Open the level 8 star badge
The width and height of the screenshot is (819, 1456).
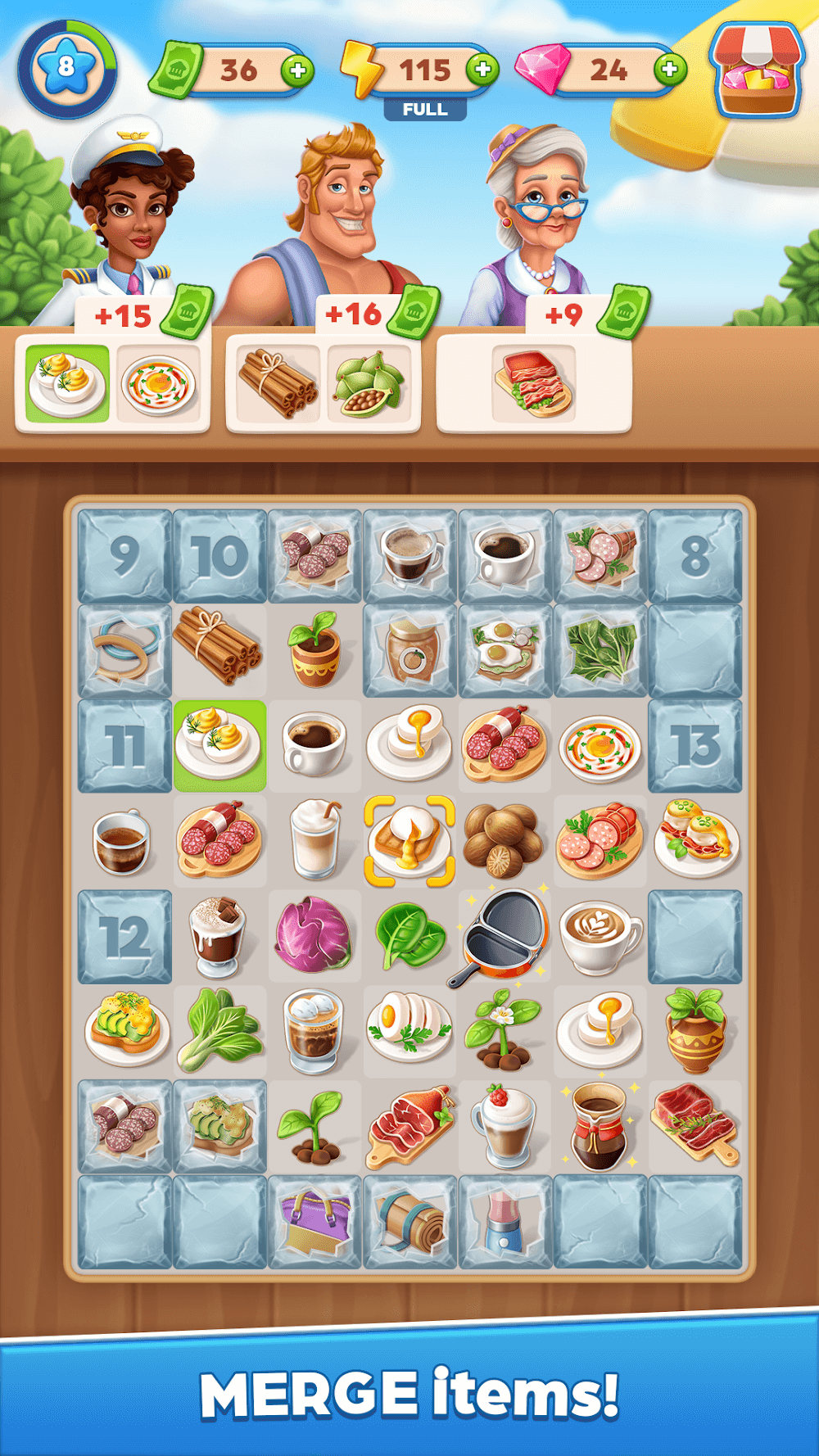[67, 69]
